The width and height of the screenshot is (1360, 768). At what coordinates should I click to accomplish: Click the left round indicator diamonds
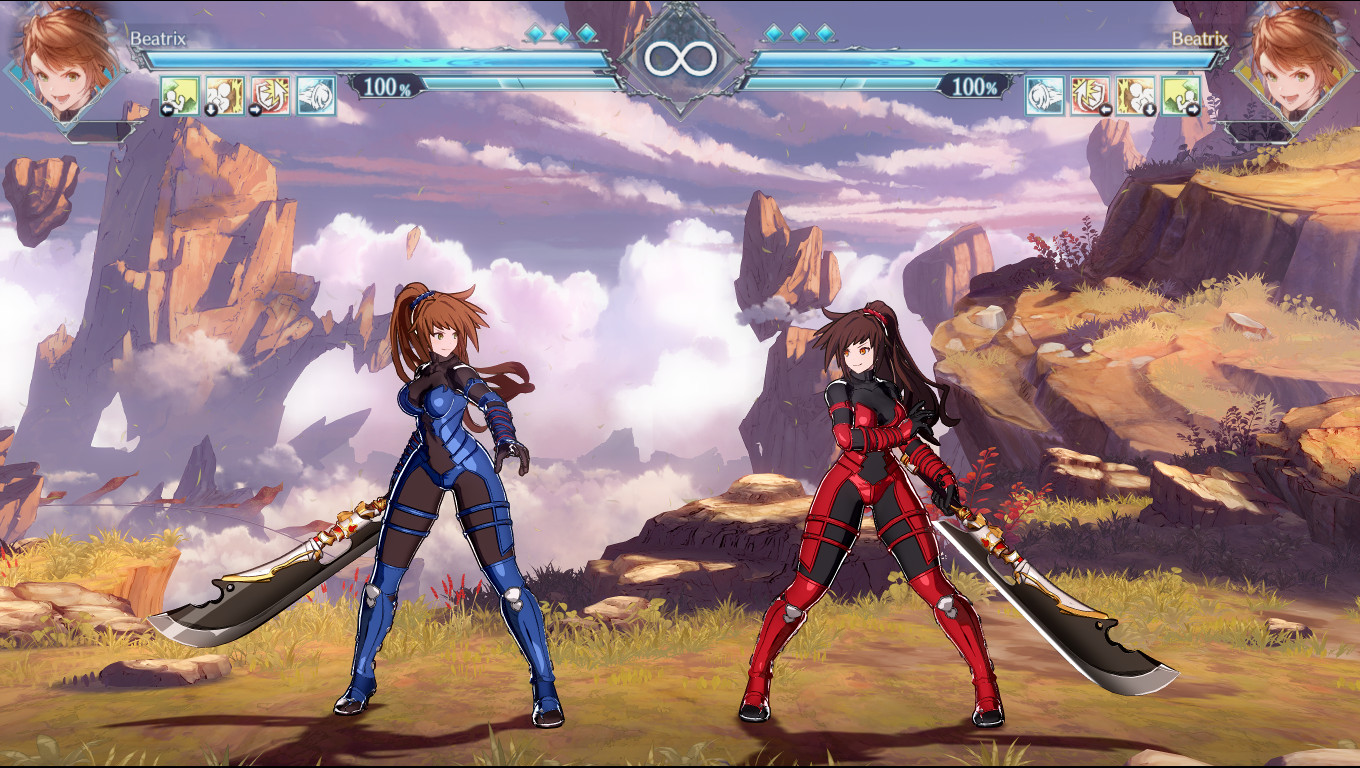click(x=560, y=31)
